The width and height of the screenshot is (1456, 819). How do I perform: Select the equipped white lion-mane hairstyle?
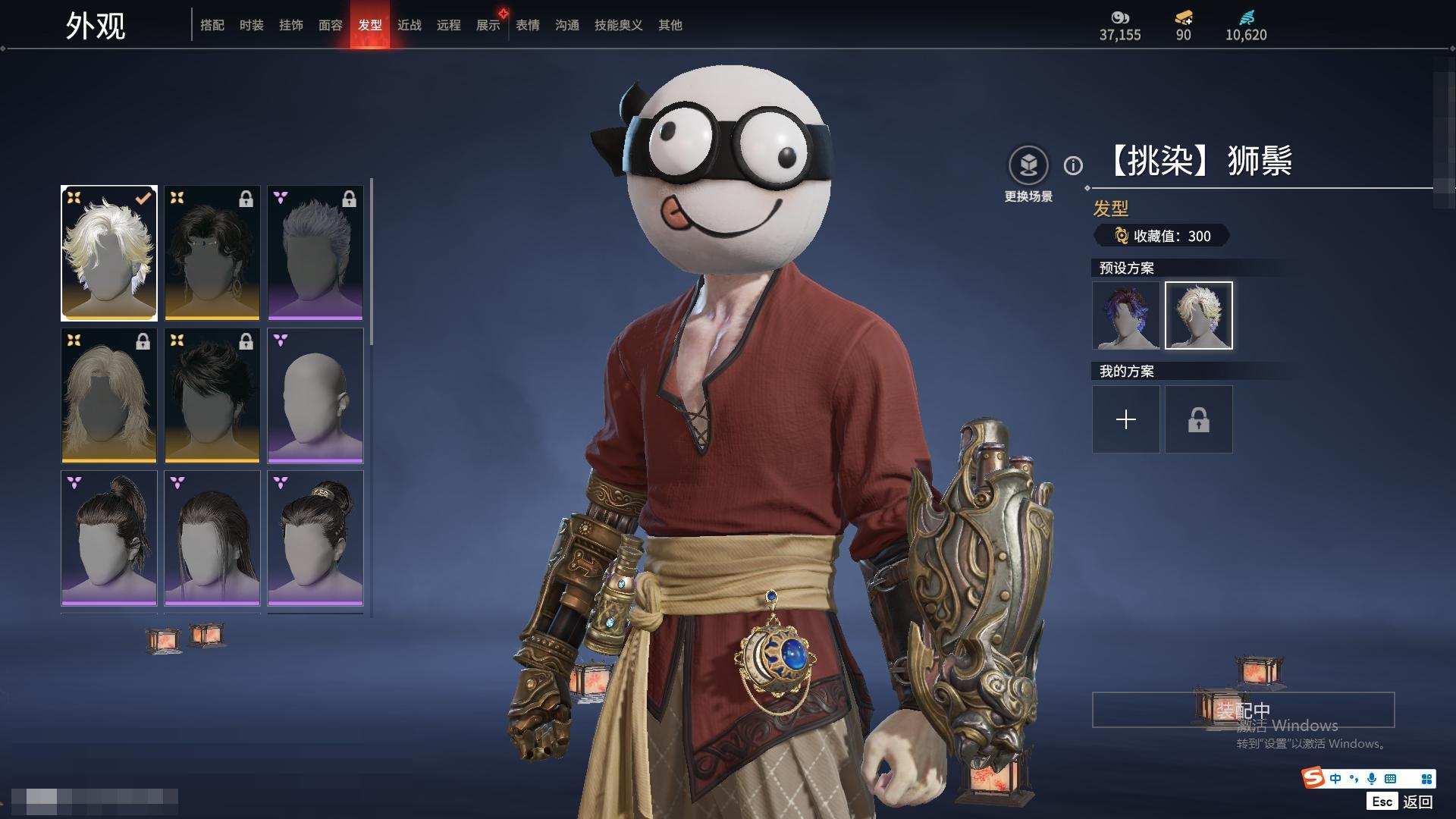coord(109,253)
